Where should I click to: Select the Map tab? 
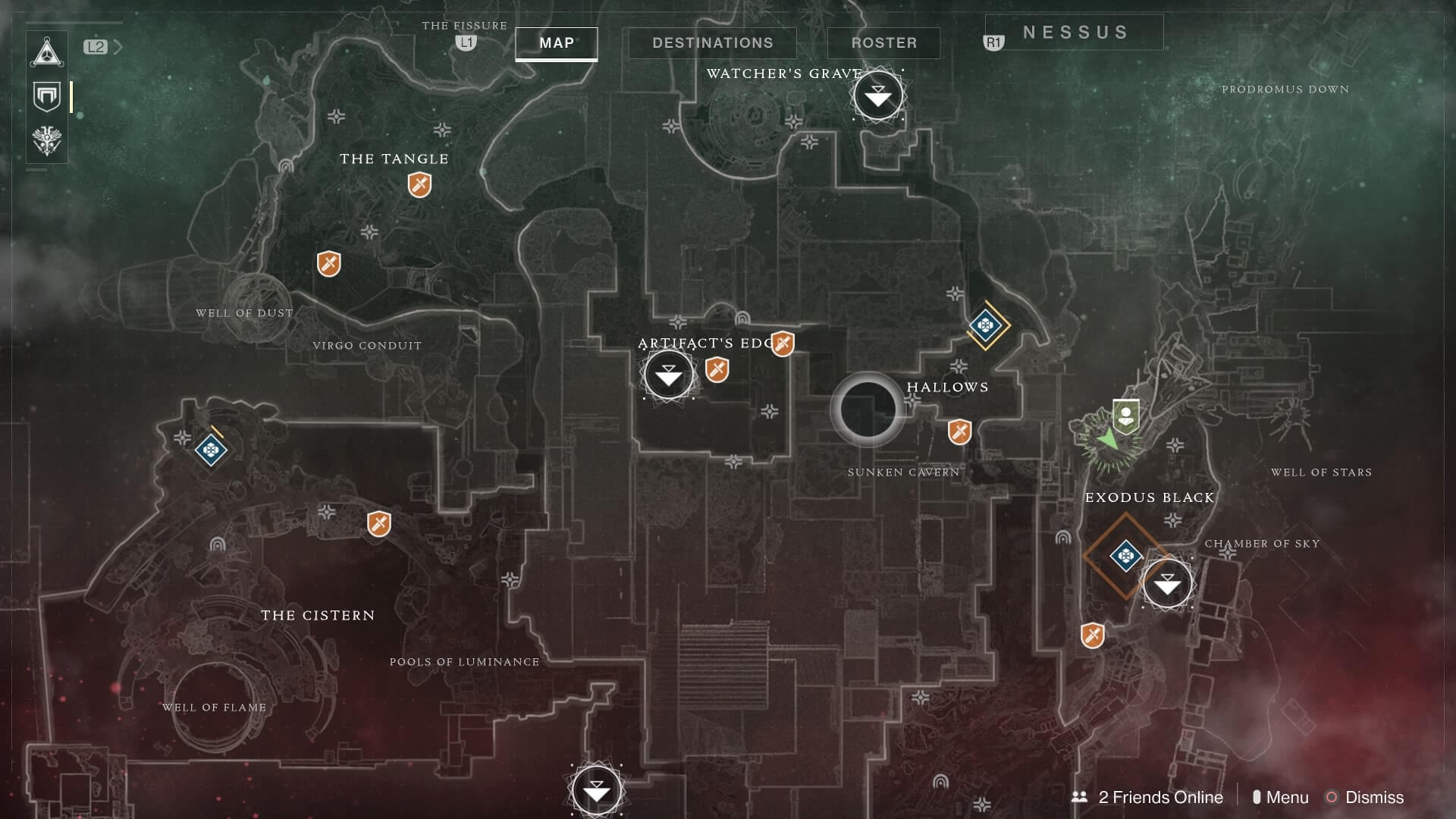[557, 43]
